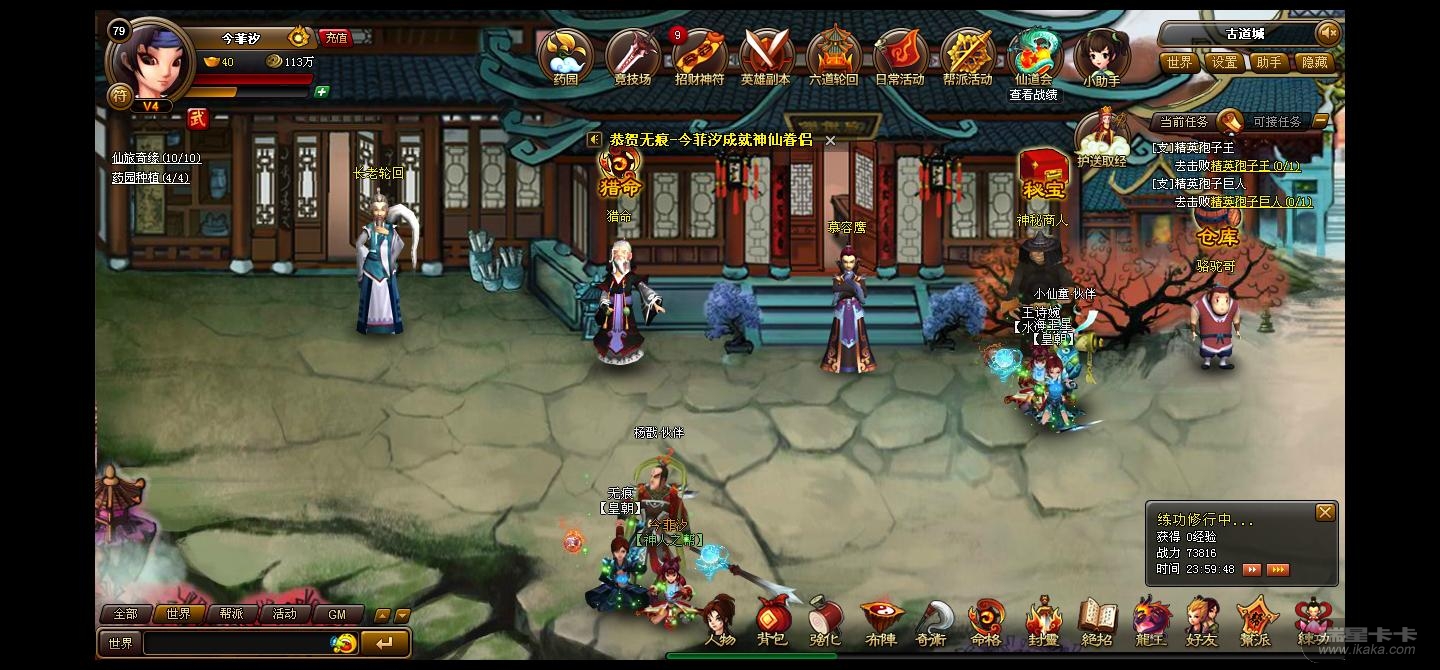The height and width of the screenshot is (670, 1440).
Task: Open the 强化 enhancement drum icon
Action: pyautogui.click(x=826, y=622)
